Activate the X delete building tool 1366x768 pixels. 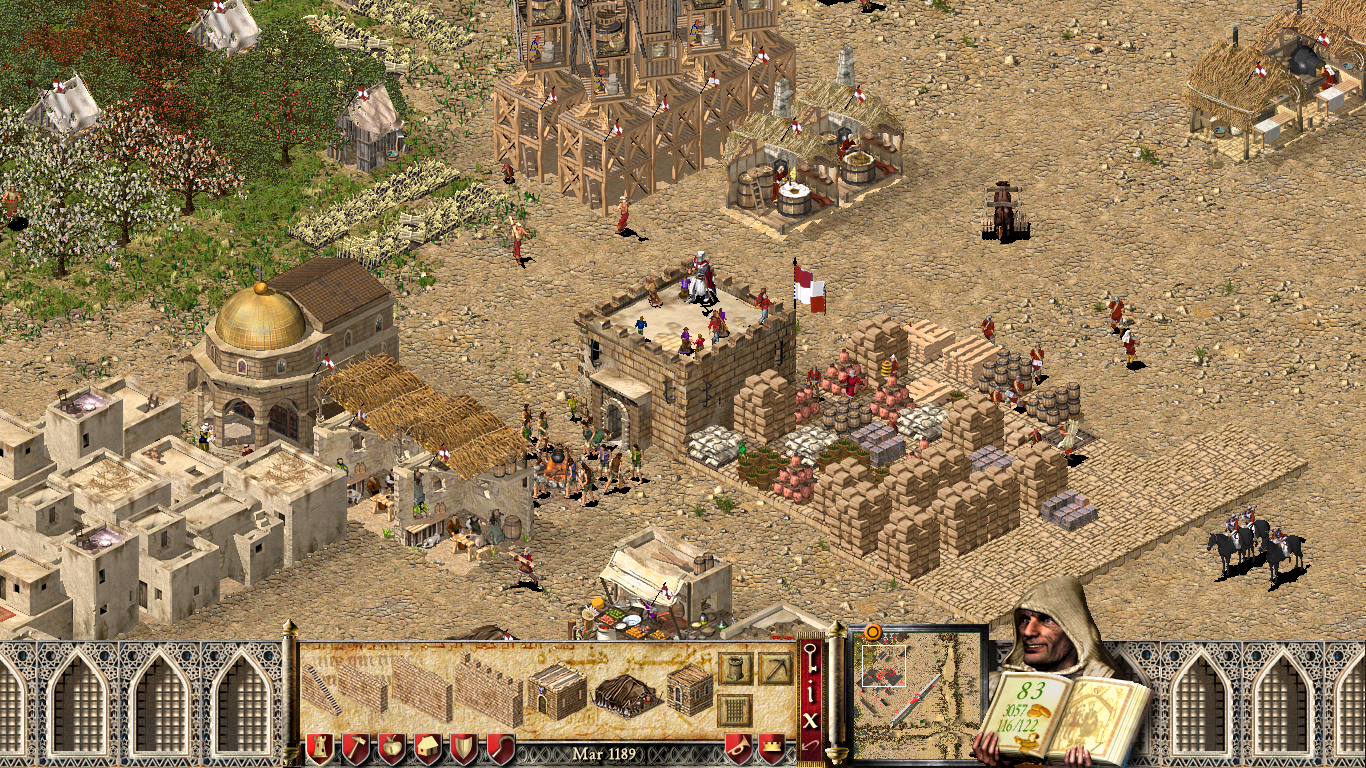[x=811, y=718]
